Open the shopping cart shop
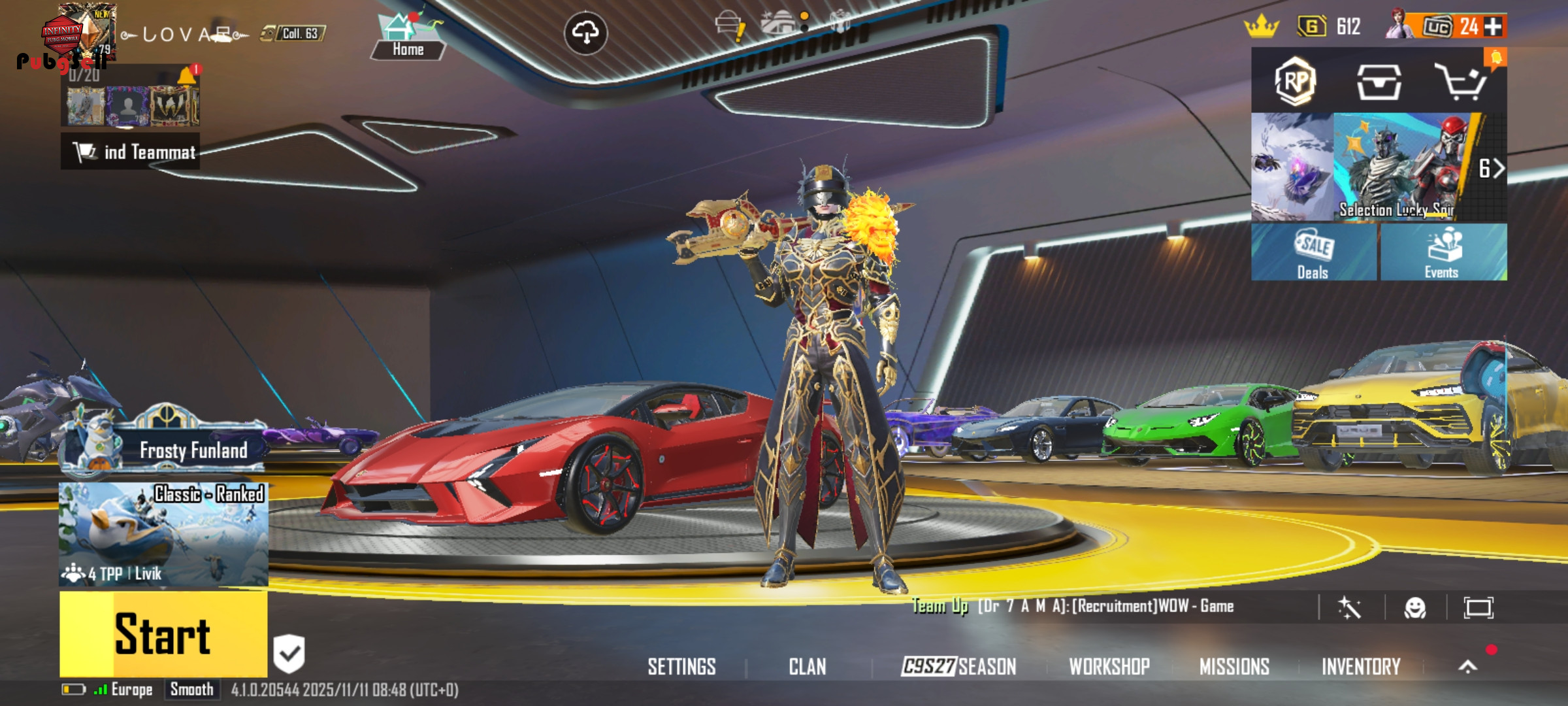Viewport: 1568px width, 706px height. click(1461, 82)
